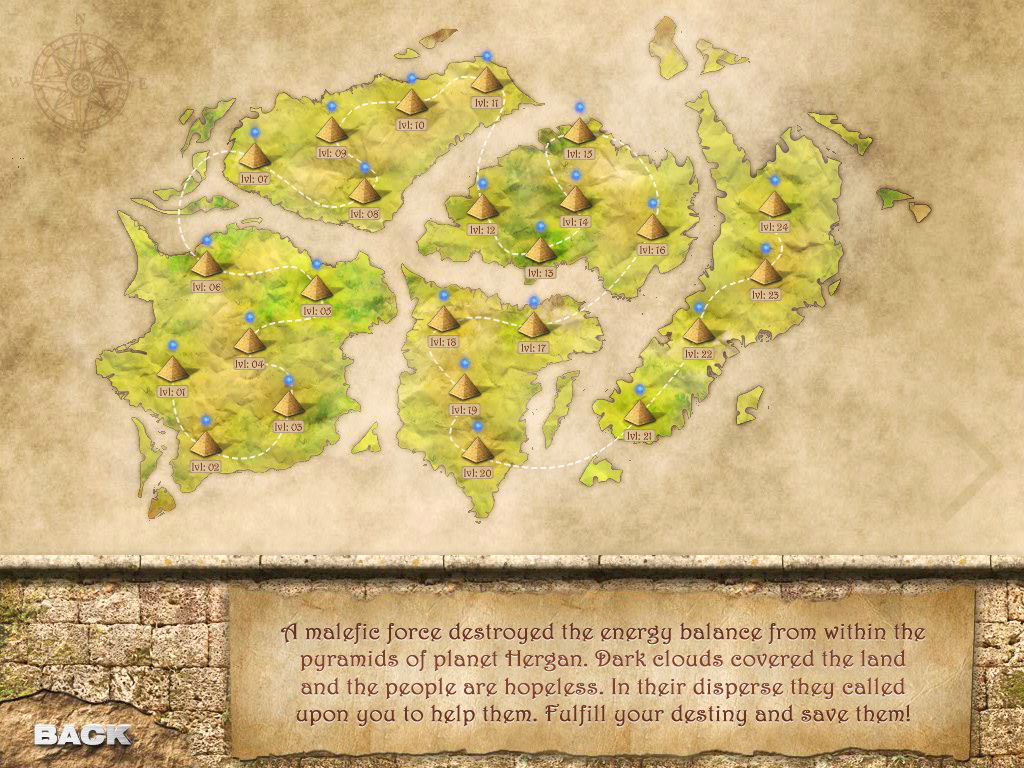Choose the lvl: 02 pyramid
This screenshot has width=1024, height=768.
point(205,444)
